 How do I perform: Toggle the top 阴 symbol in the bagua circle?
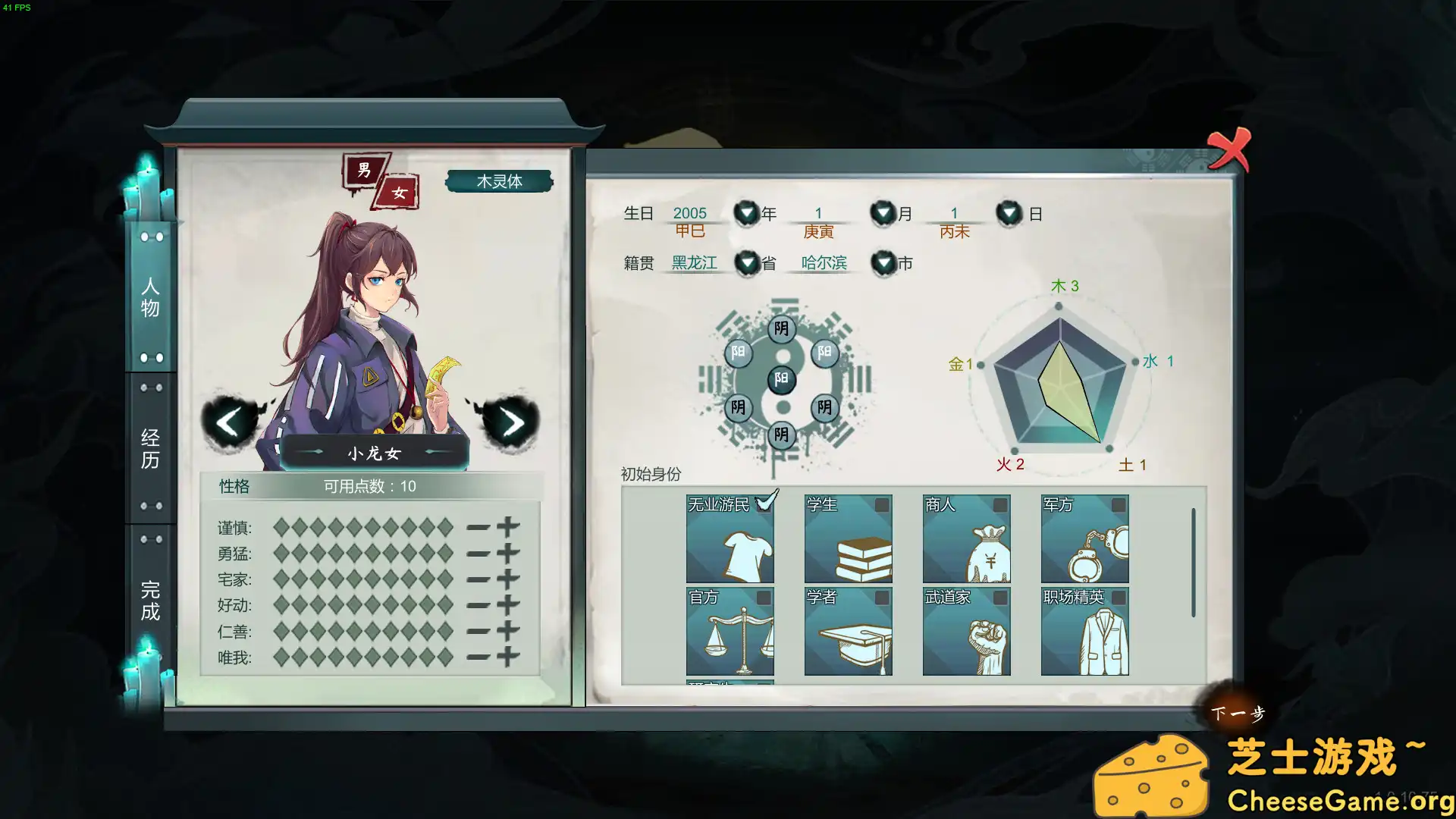tap(782, 329)
